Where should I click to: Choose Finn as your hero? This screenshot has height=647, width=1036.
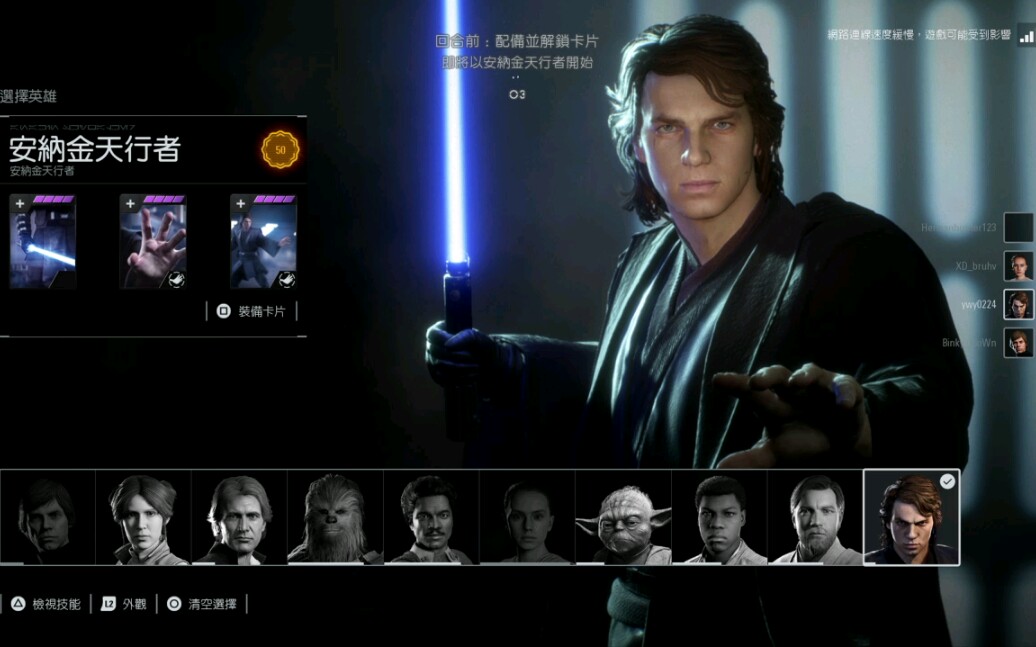click(719, 518)
